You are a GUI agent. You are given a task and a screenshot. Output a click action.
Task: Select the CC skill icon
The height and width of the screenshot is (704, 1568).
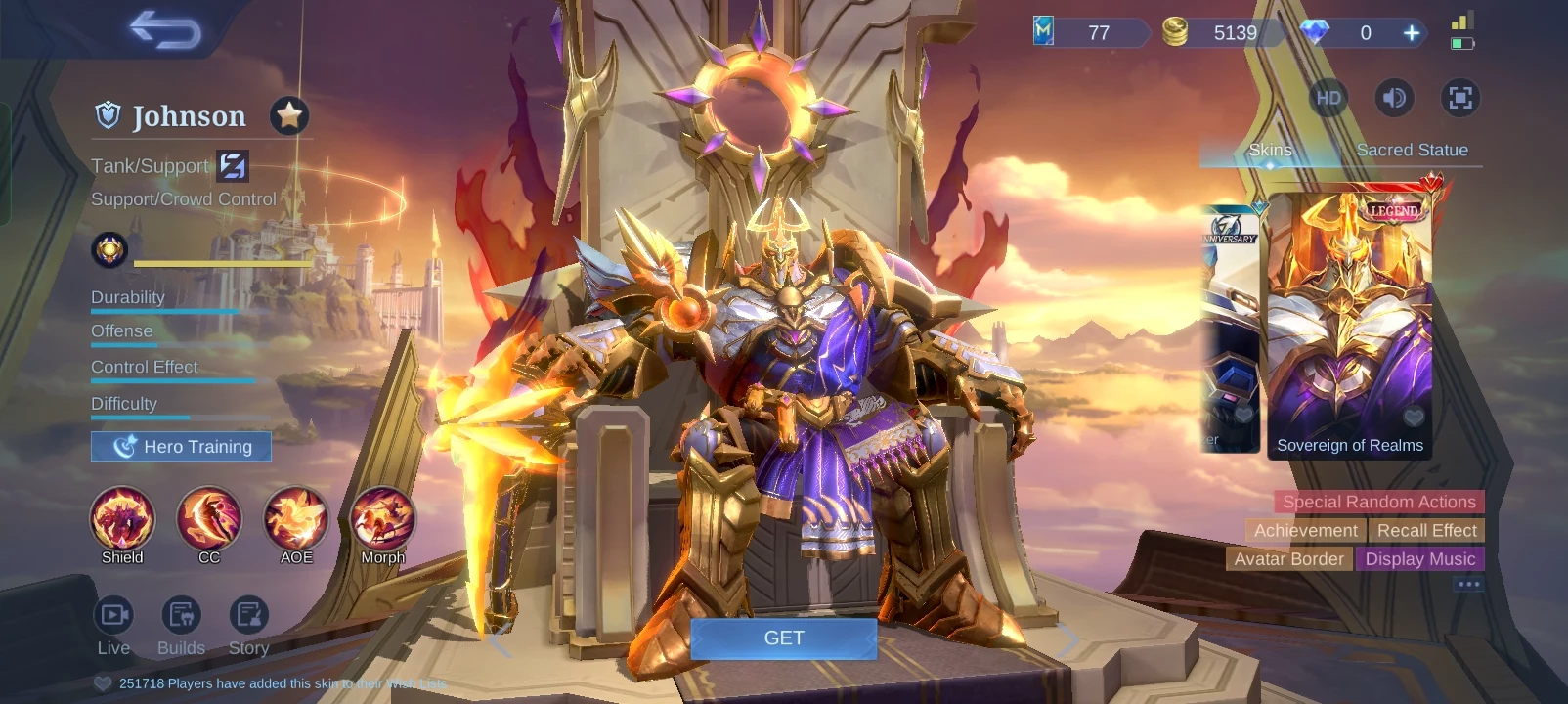pyautogui.click(x=209, y=519)
